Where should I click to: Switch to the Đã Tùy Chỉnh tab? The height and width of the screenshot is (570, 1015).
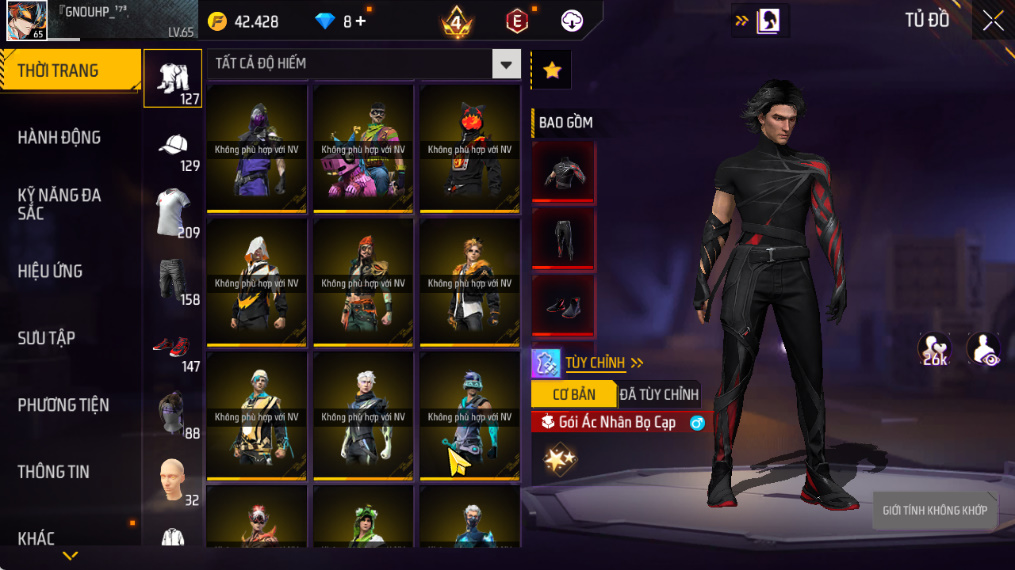pos(659,394)
